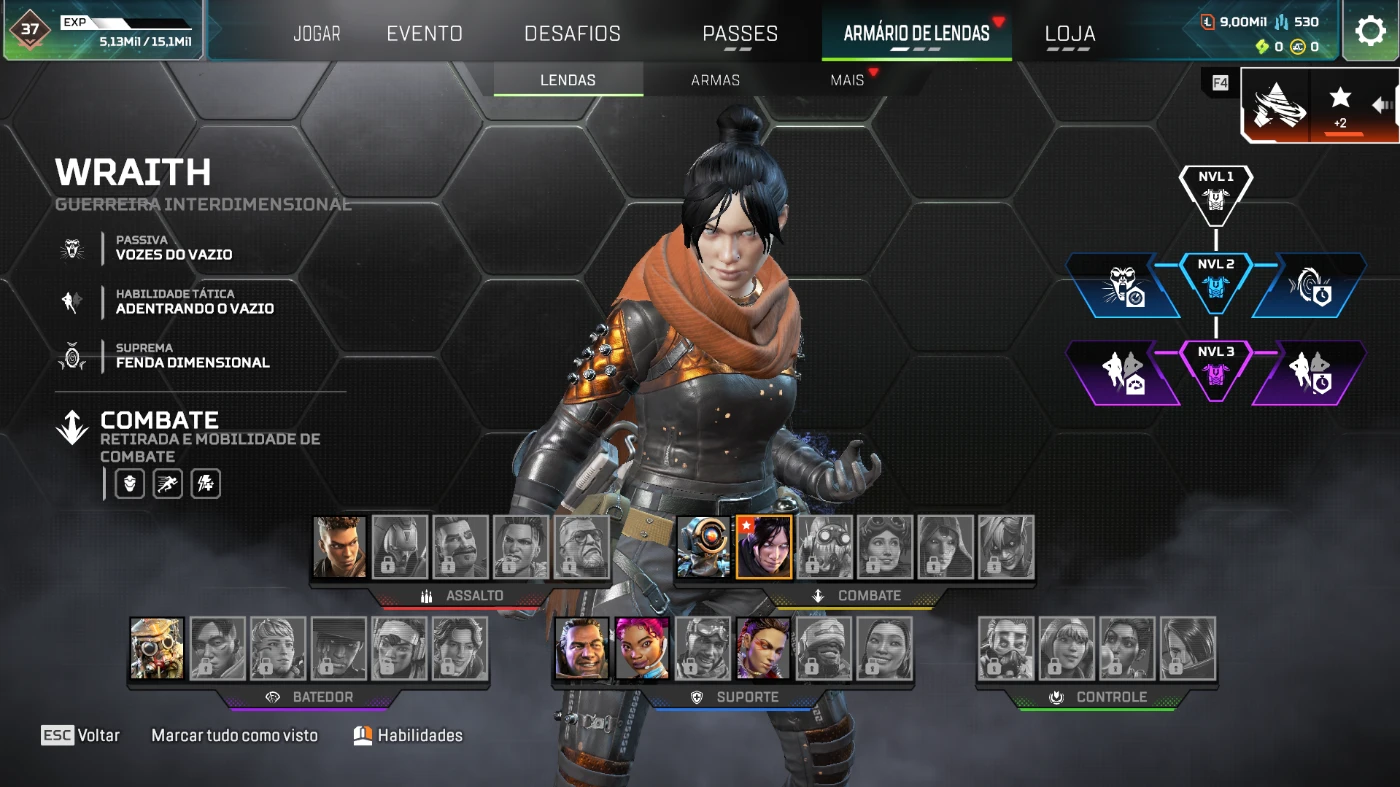Choose the Gibraltar portrait in Suporte
This screenshot has height=787, width=1400.
click(x=581, y=648)
